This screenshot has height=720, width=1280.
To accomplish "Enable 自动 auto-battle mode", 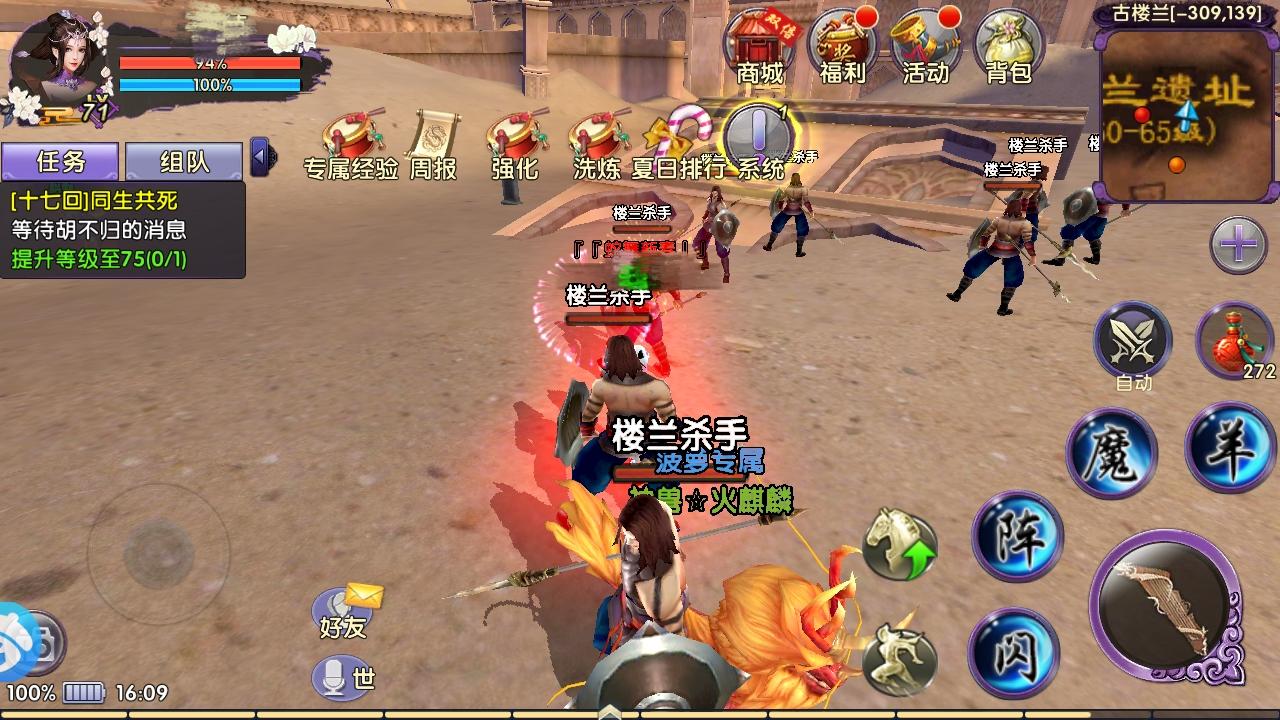I will click(x=1132, y=343).
